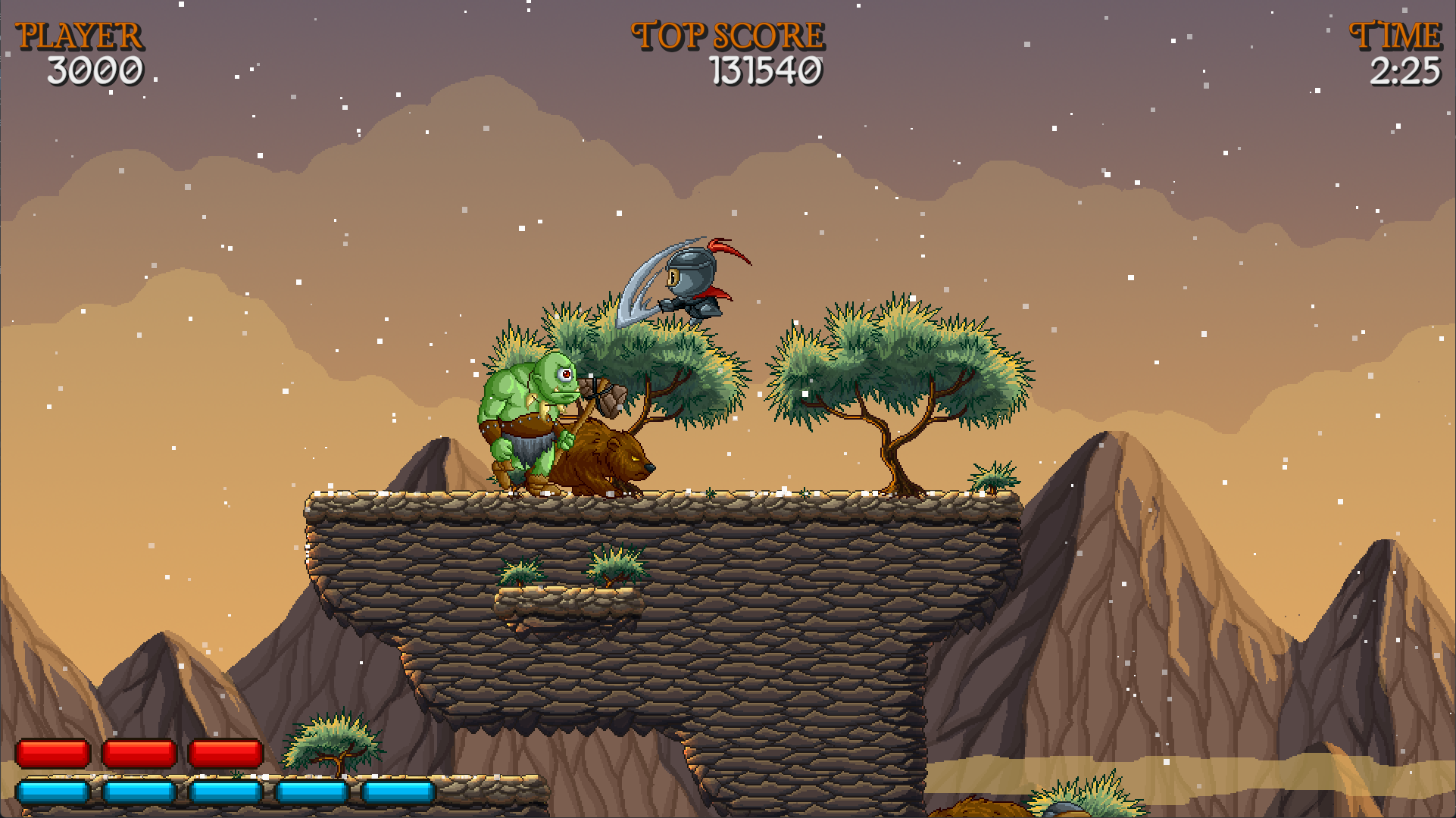Image resolution: width=1456 pixels, height=818 pixels.
Task: Click the PLAYER label in the HUD
Action: click(x=80, y=33)
